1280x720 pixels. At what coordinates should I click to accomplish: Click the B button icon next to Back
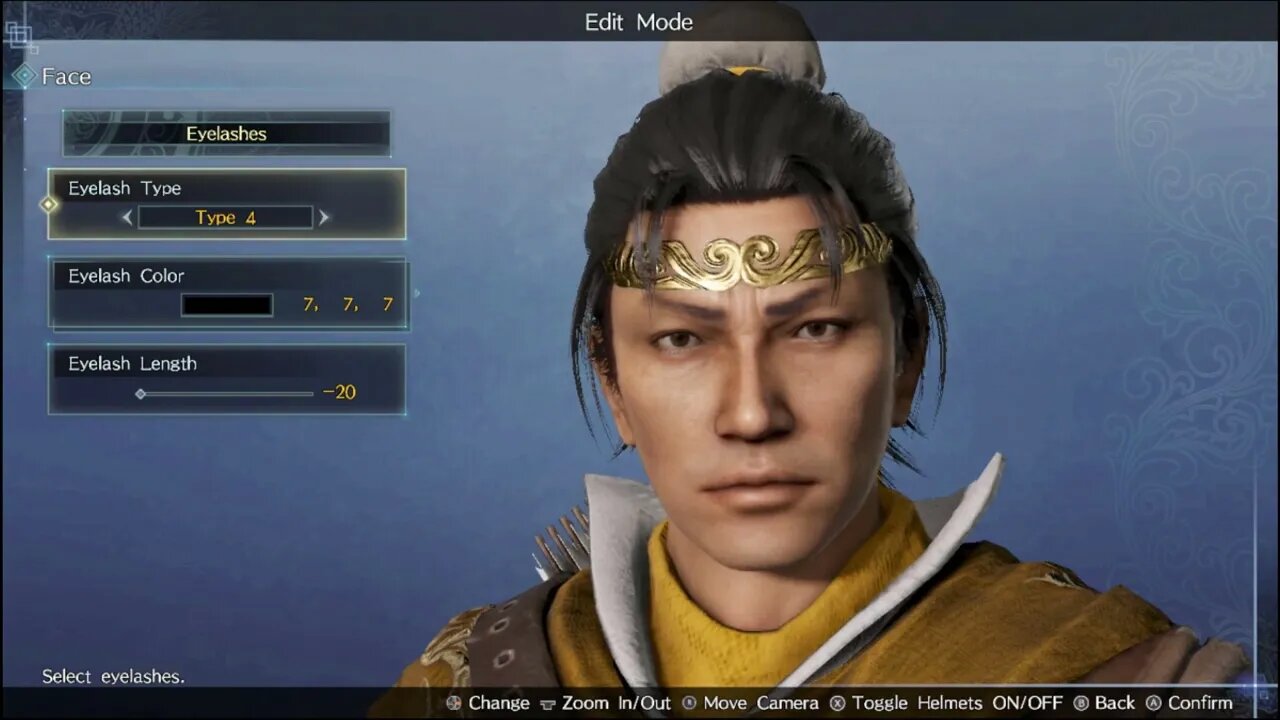(1082, 703)
